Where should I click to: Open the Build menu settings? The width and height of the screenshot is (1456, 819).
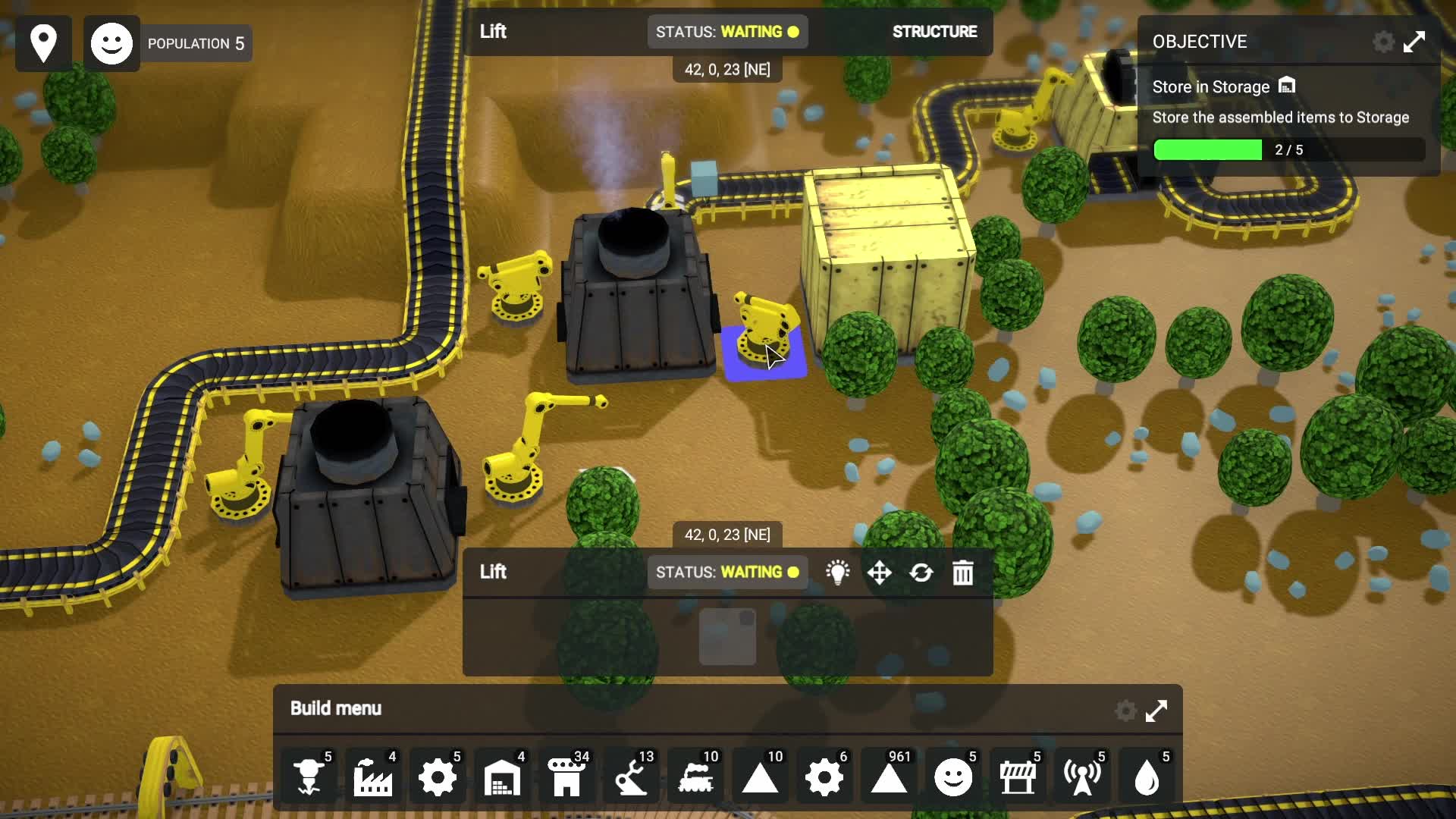(x=1125, y=711)
